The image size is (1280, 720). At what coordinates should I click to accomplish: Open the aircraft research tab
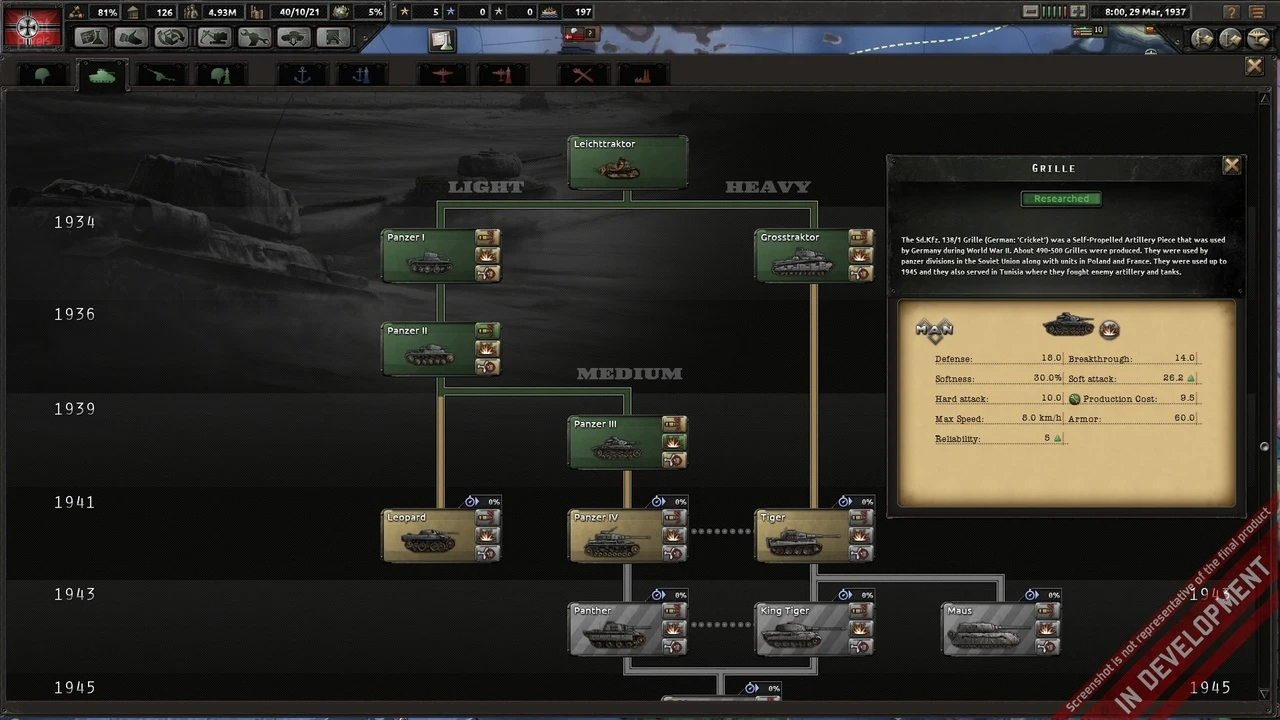tap(442, 75)
